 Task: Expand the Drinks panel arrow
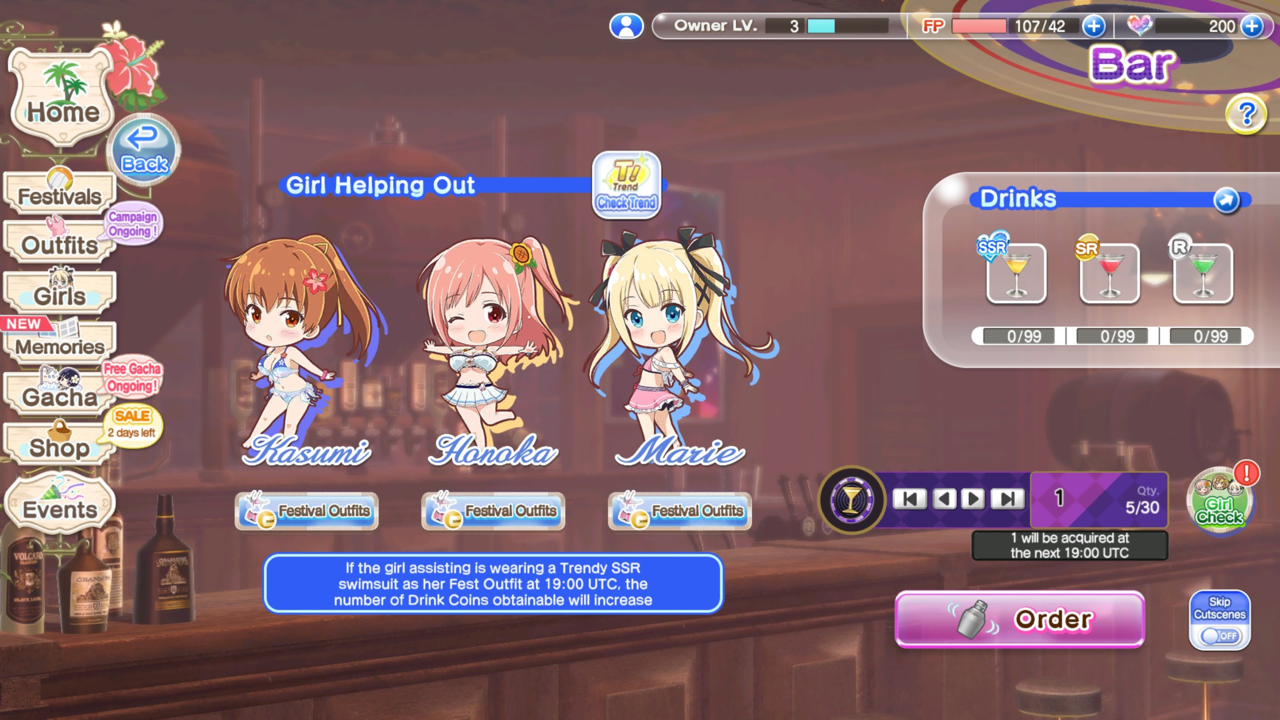click(1226, 200)
